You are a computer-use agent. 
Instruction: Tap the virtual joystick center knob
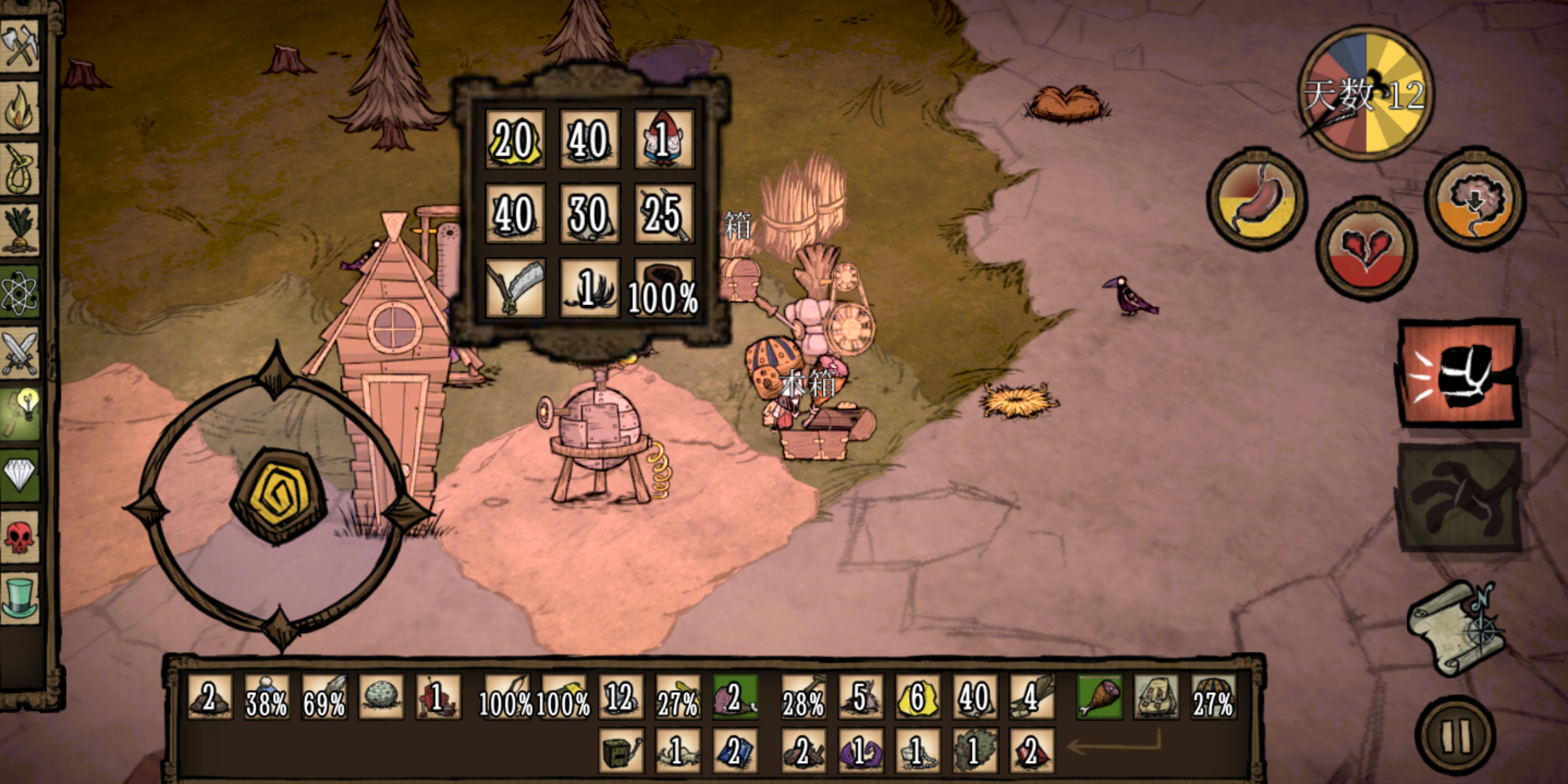pos(277,495)
